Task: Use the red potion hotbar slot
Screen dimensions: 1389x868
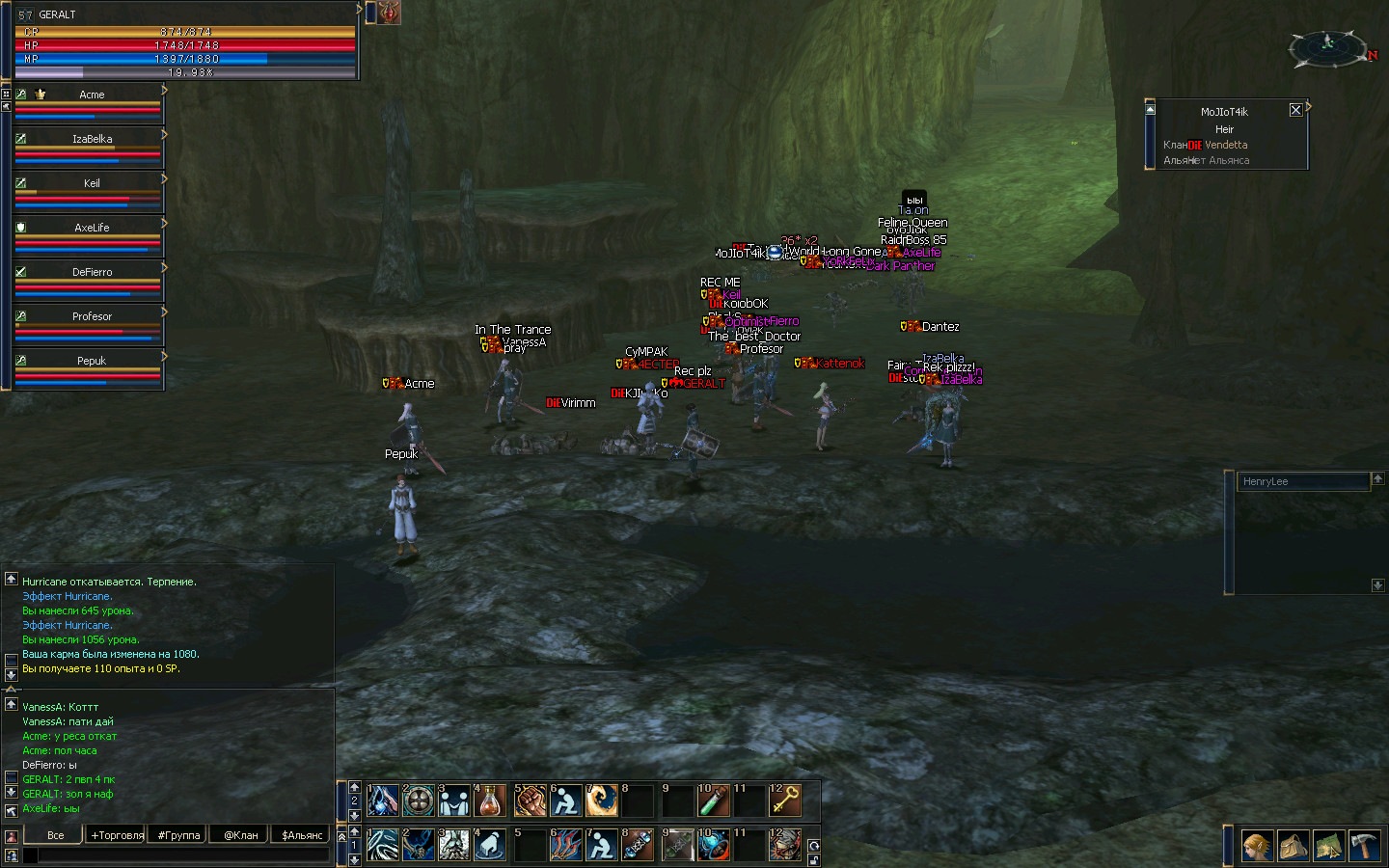Action: tap(490, 800)
